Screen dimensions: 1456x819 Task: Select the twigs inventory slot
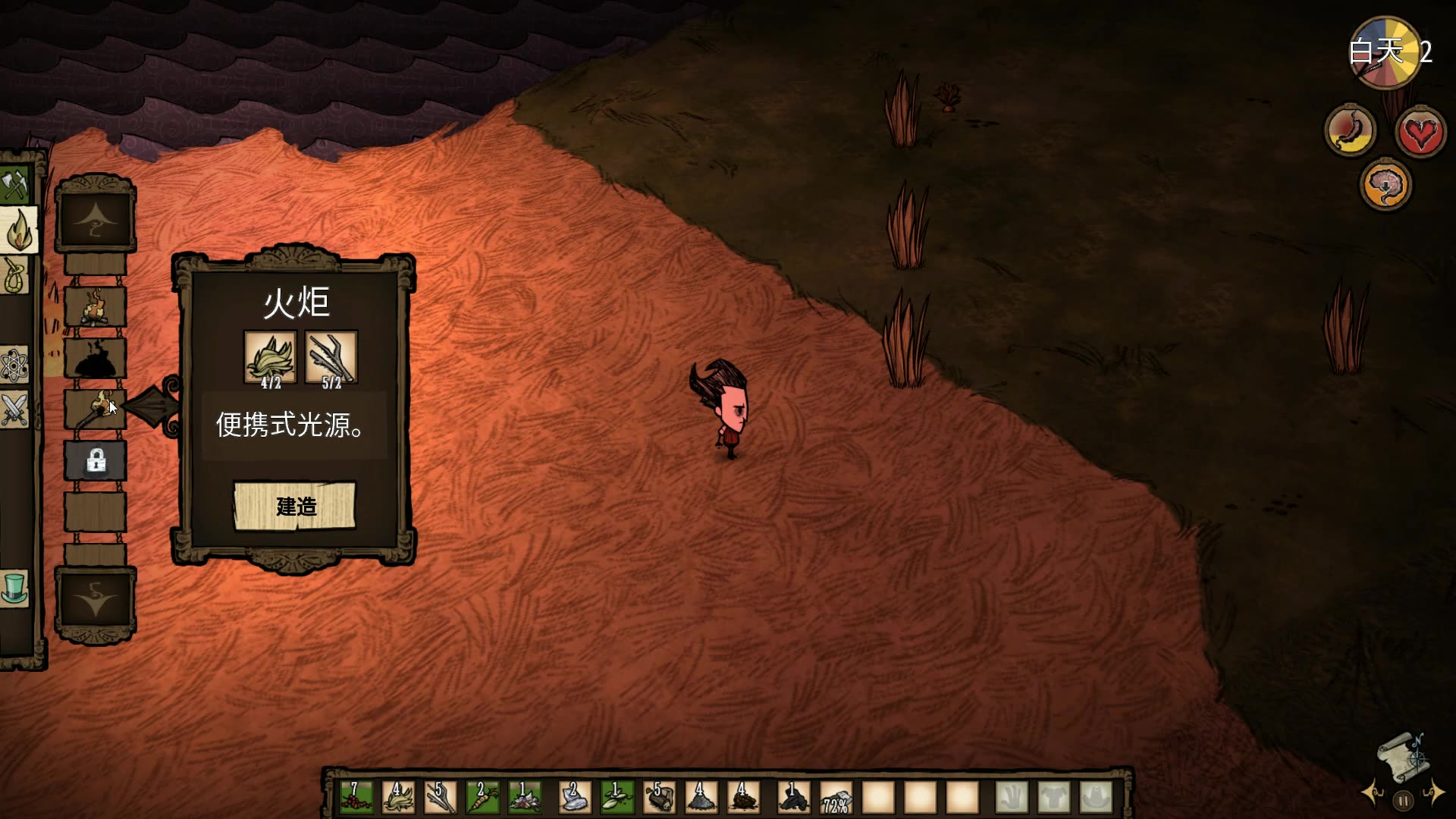click(x=440, y=798)
